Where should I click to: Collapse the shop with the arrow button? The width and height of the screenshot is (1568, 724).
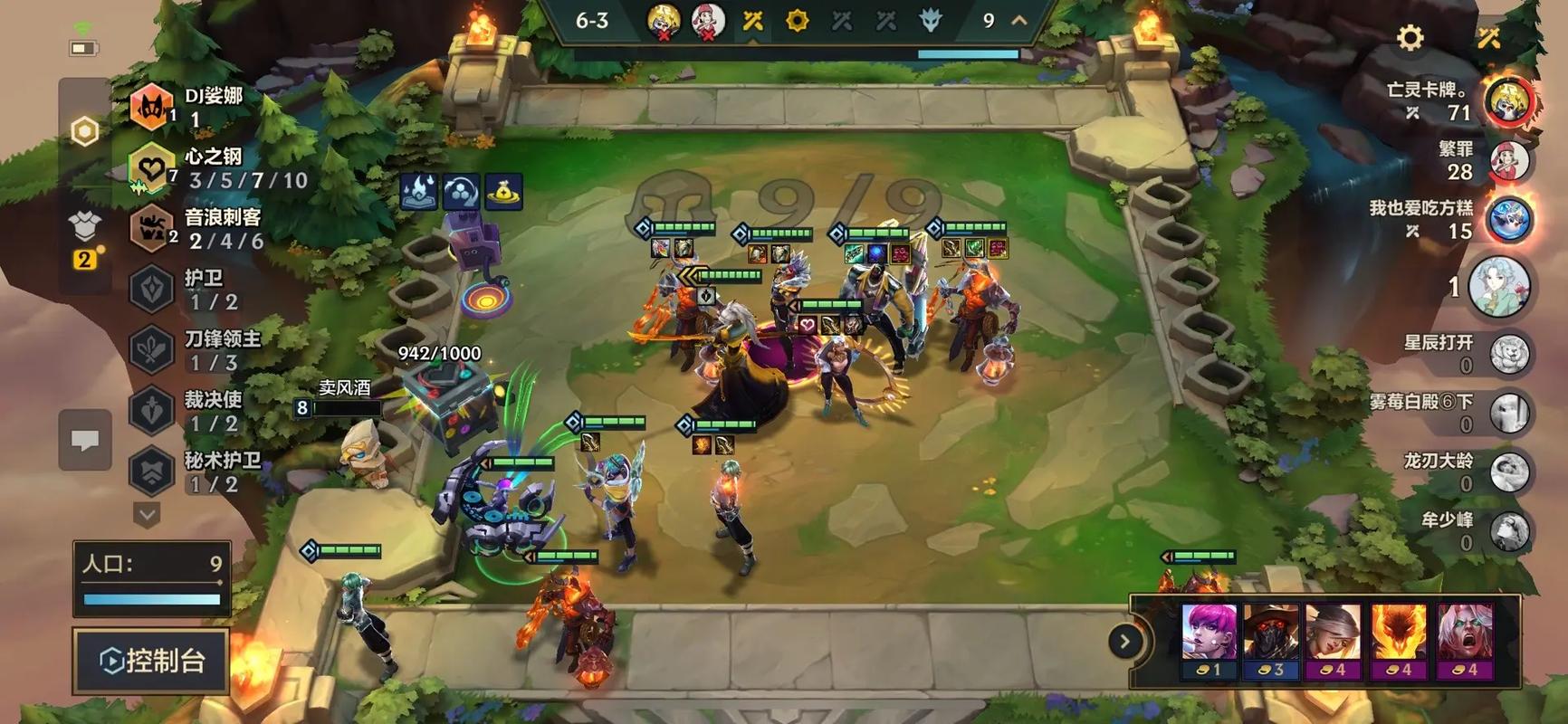1124,642
